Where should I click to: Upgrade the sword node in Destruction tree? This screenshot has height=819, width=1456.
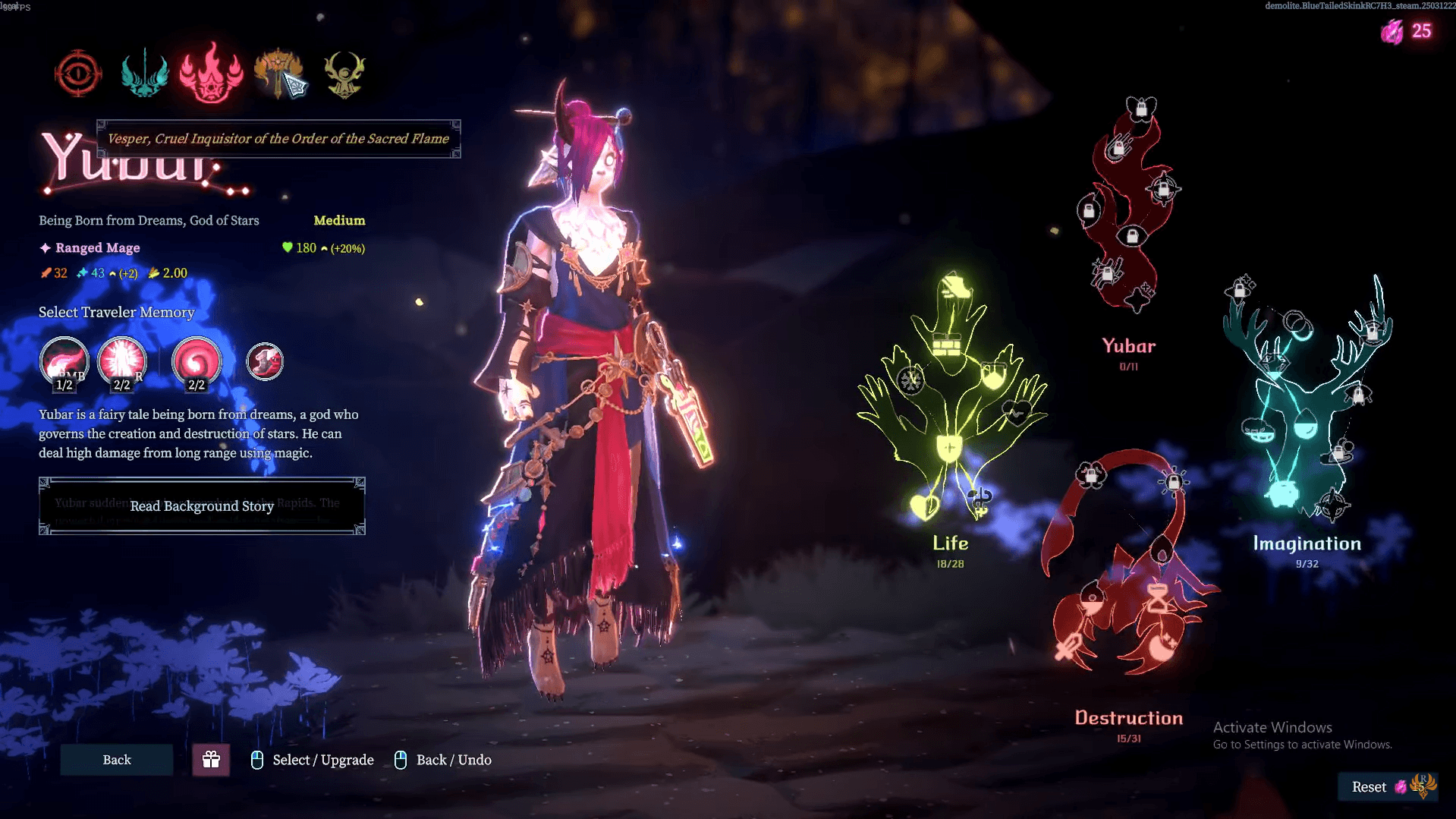pyautogui.click(x=1069, y=647)
